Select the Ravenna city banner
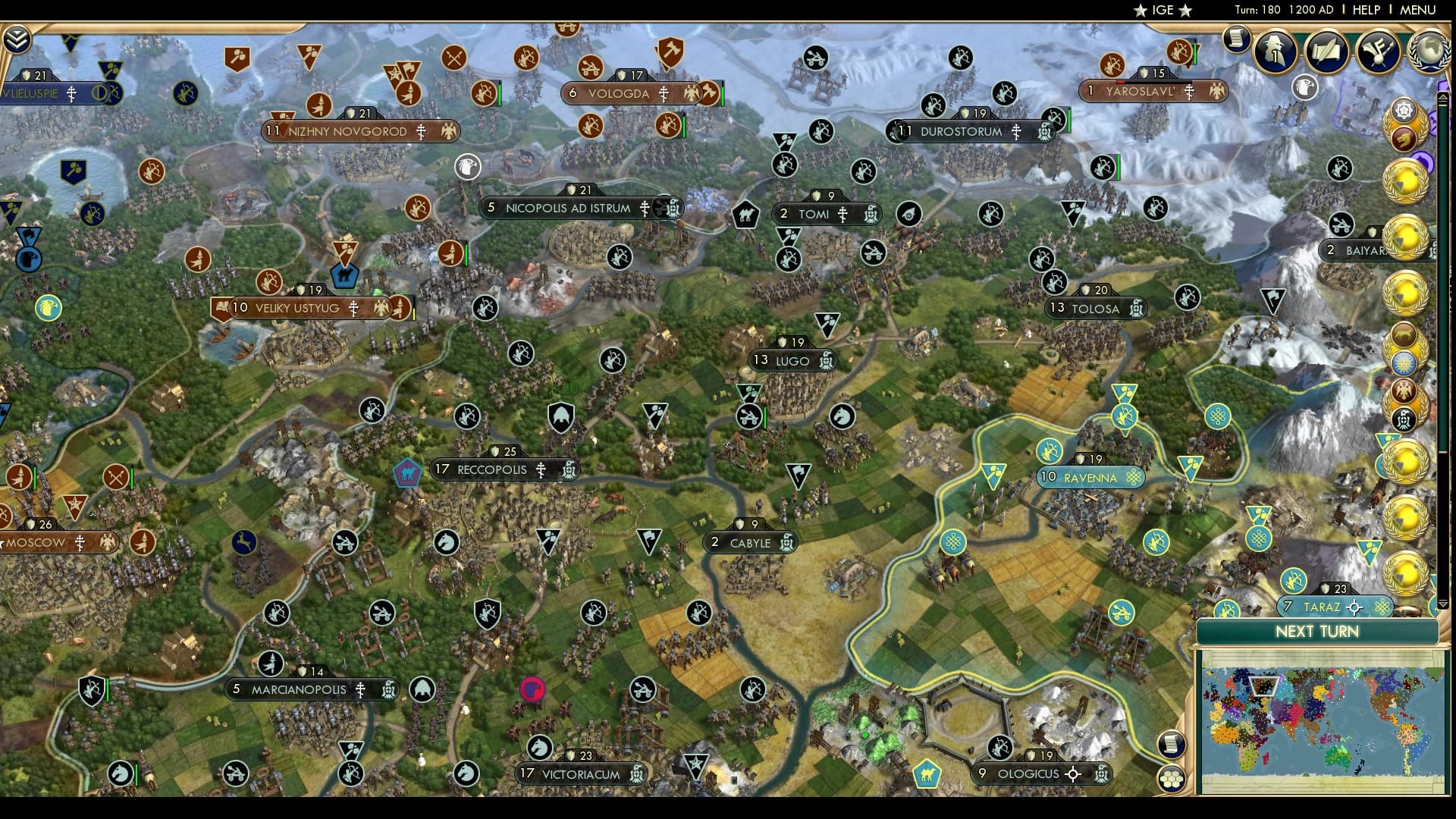Viewport: 1456px width, 819px height. [1090, 477]
